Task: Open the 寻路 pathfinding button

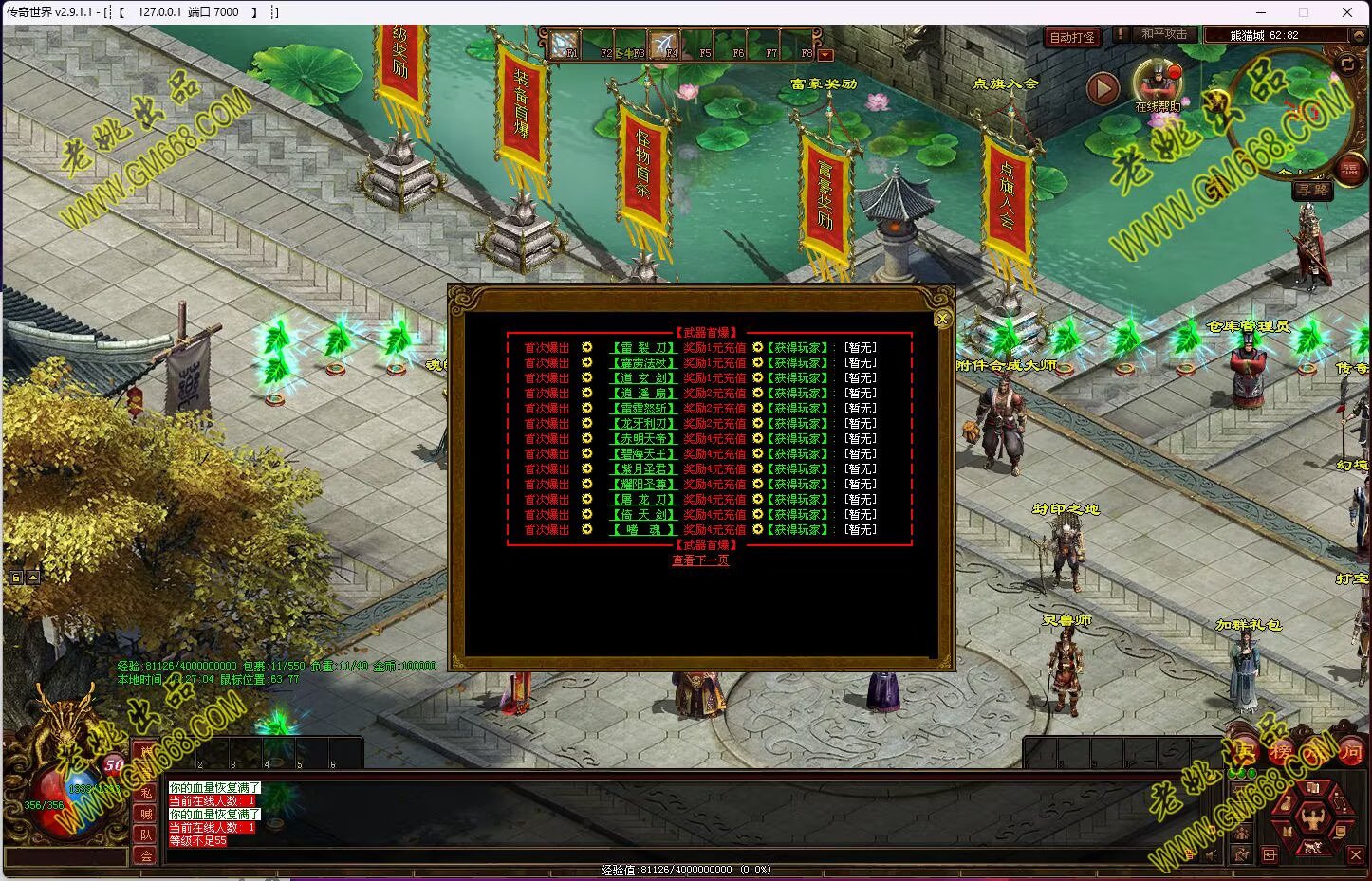Action: 1313,190
